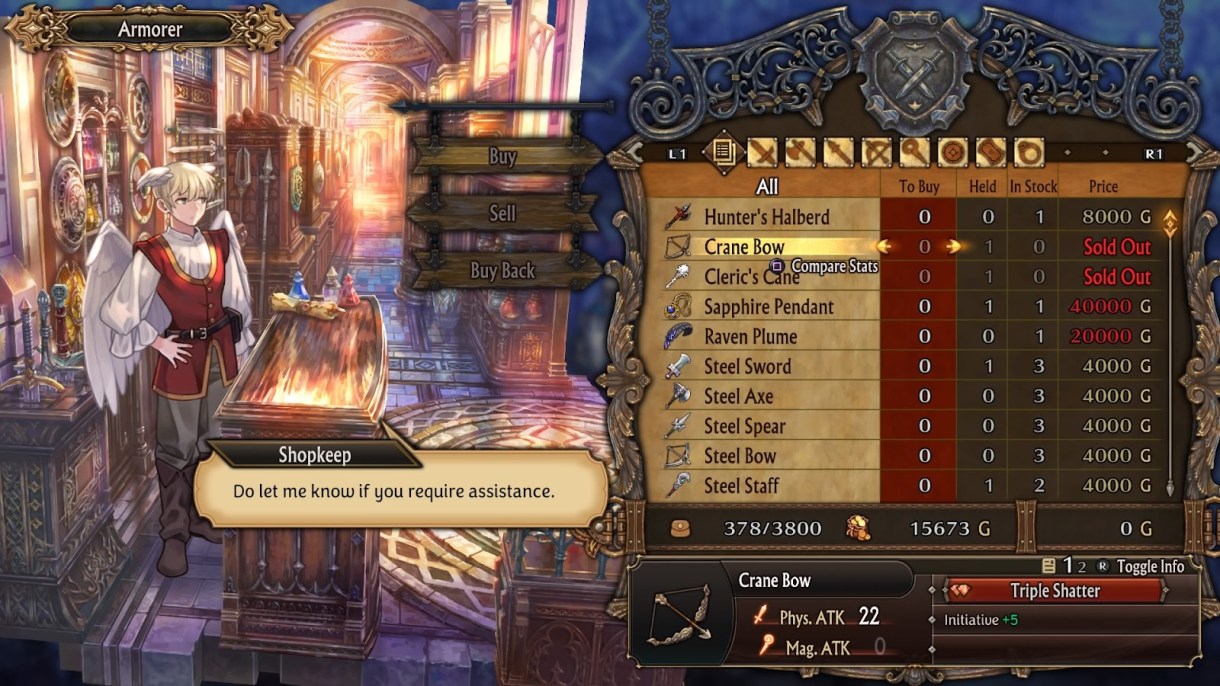Choose the Steel Staff row
This screenshot has width=1220, height=686.
tap(741, 486)
